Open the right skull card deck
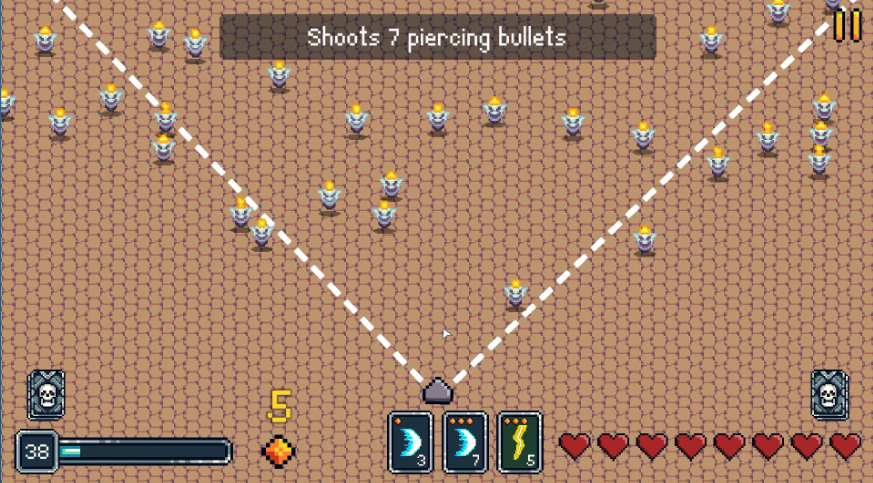The height and width of the screenshot is (483, 873). tap(829, 395)
